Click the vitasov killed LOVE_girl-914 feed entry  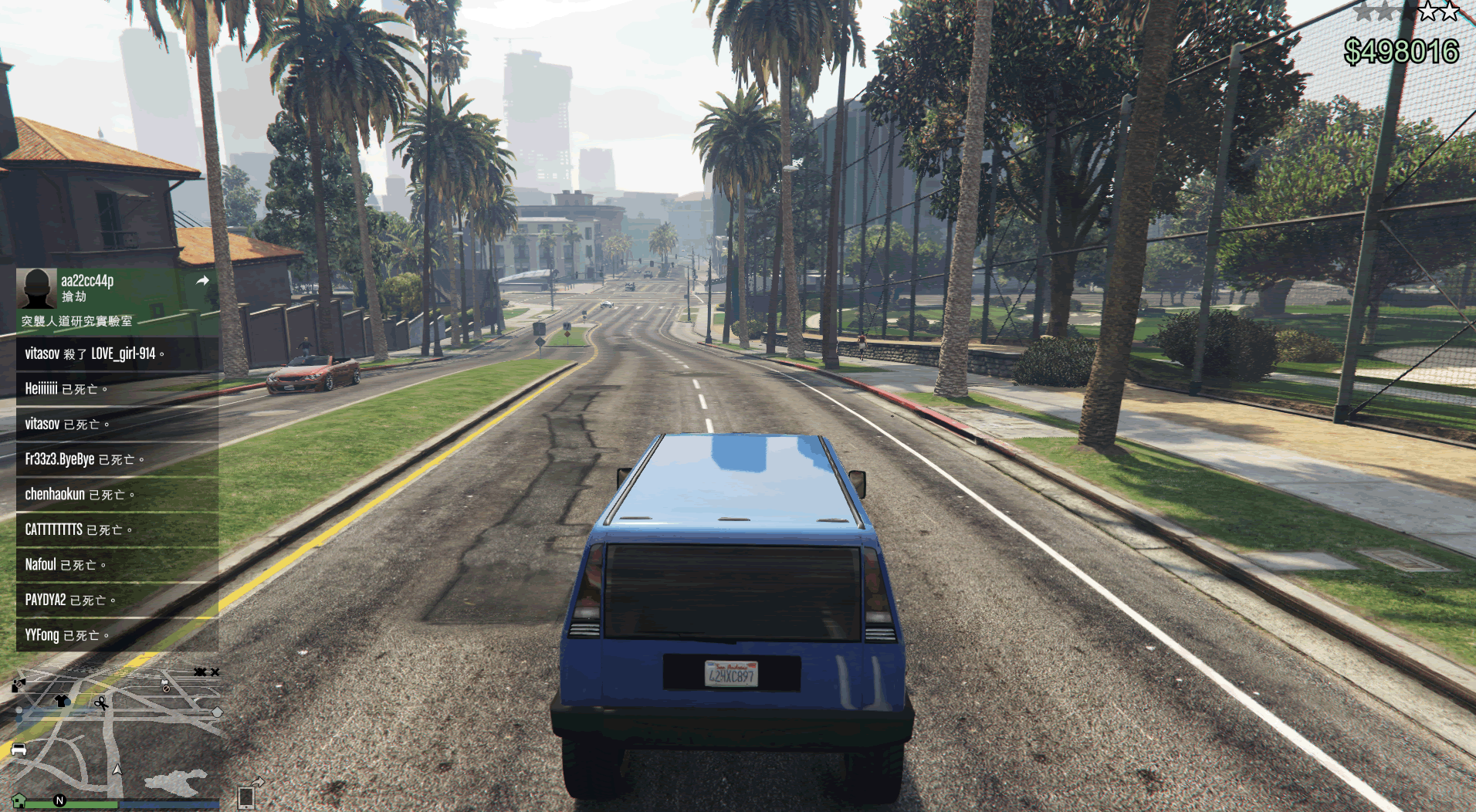click(117, 354)
